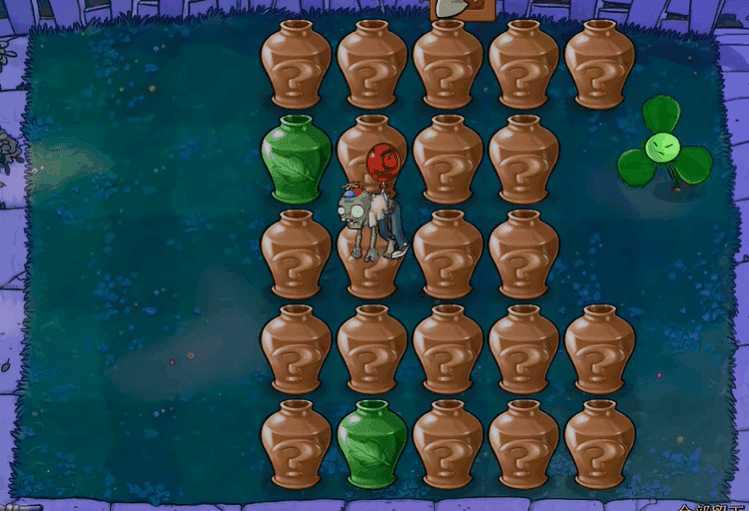This screenshot has height=511, width=749.
Task: Break the green vase beside the balloon zombie
Action: (x=295, y=159)
